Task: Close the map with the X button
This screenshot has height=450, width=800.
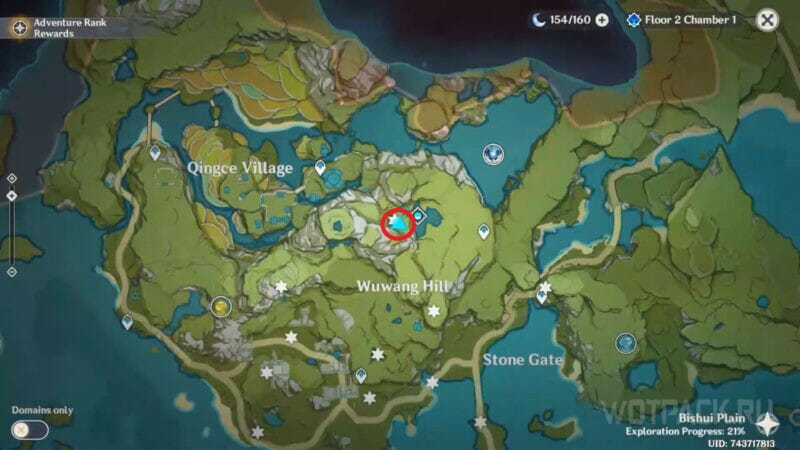Action: pyautogui.click(x=767, y=19)
